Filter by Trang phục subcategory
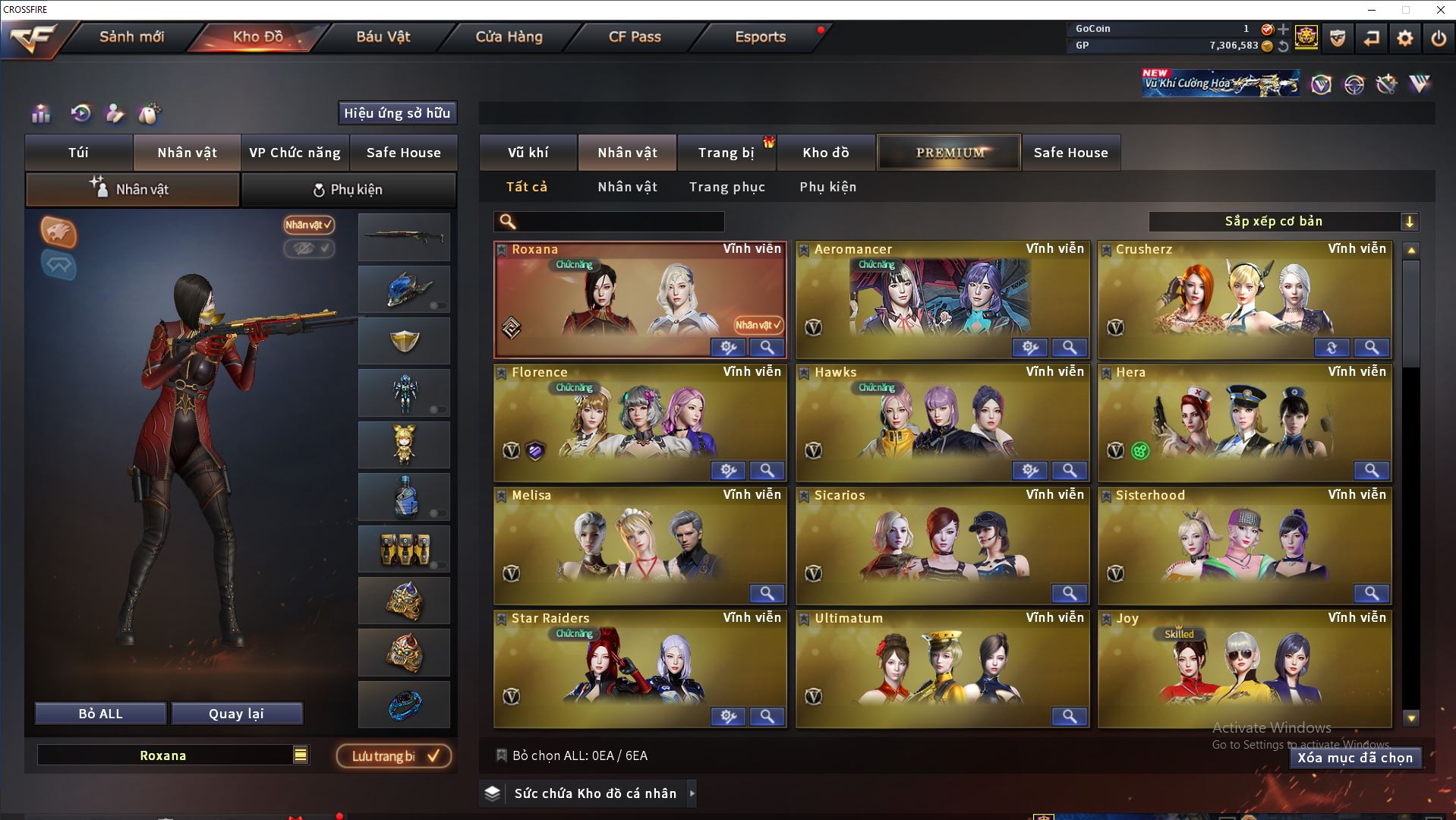Image resolution: width=1456 pixels, height=820 pixels. (726, 187)
